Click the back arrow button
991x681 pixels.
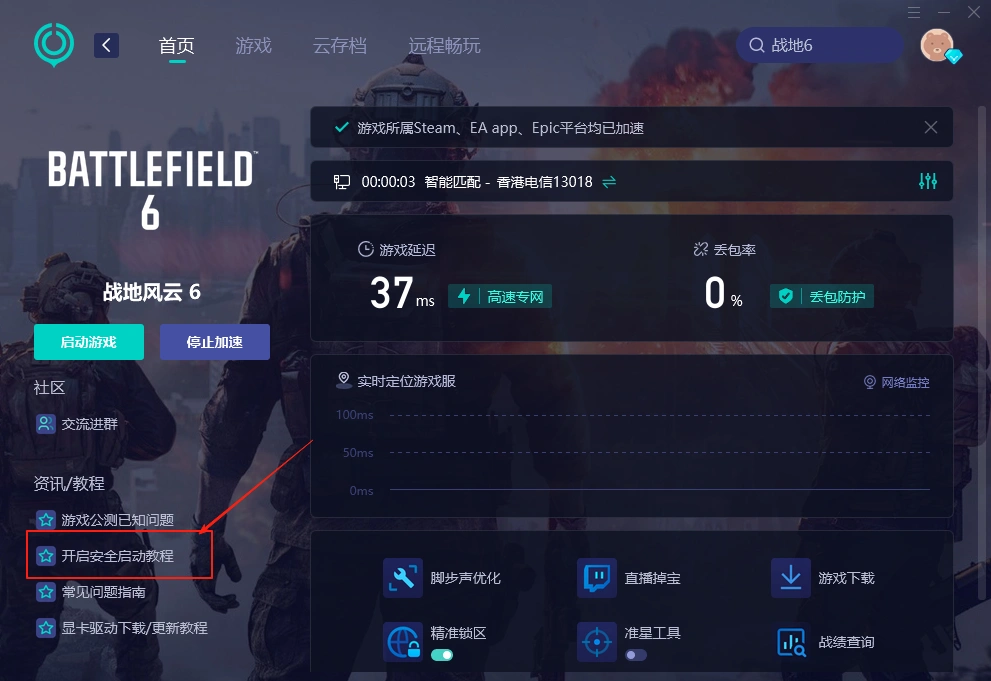click(106, 45)
